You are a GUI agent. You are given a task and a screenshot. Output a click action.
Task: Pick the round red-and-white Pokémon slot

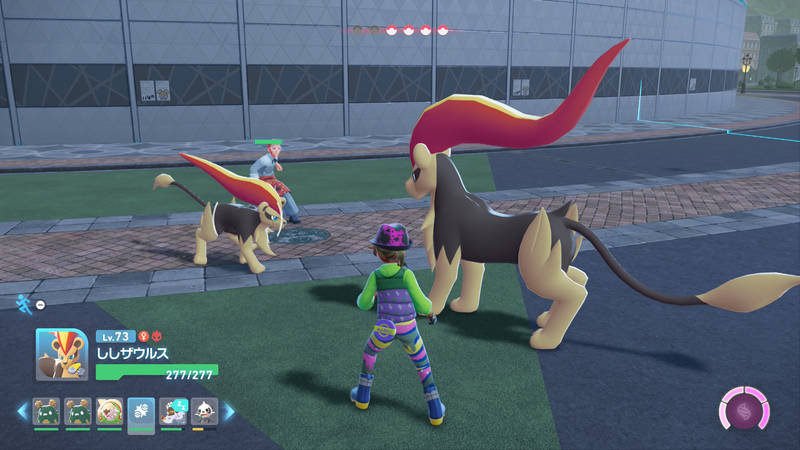pyautogui.click(x=109, y=411)
